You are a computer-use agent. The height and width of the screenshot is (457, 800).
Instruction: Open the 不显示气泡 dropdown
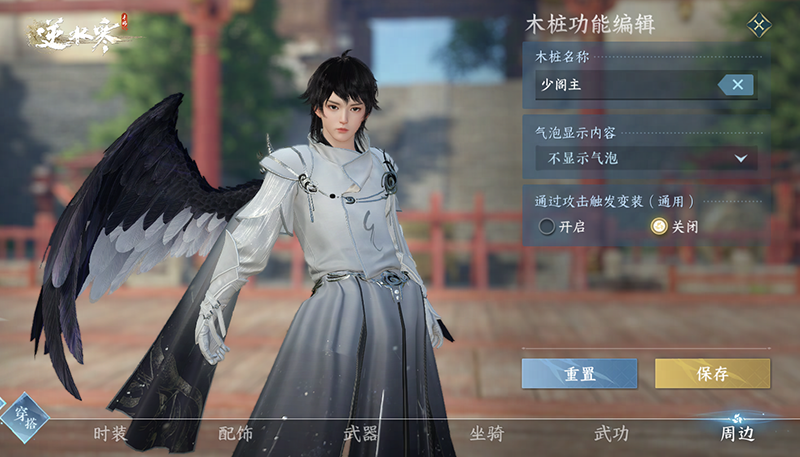point(646,158)
